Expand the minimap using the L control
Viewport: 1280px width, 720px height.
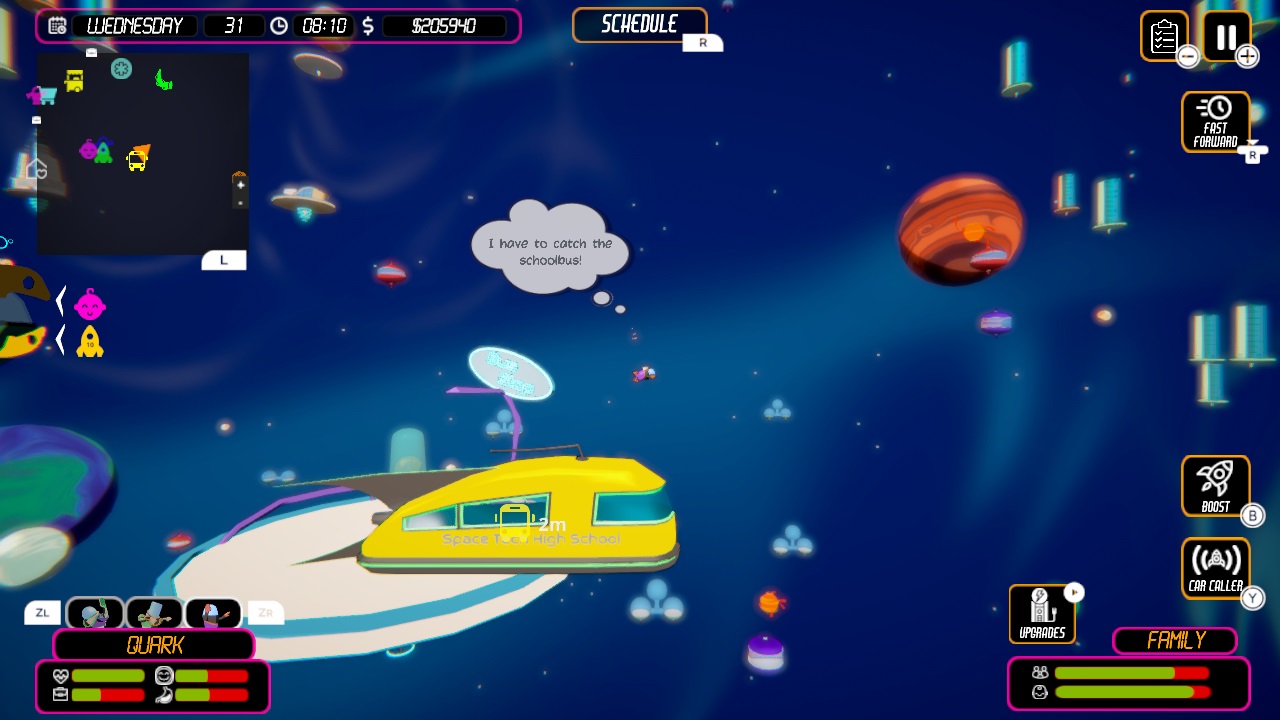click(x=224, y=260)
